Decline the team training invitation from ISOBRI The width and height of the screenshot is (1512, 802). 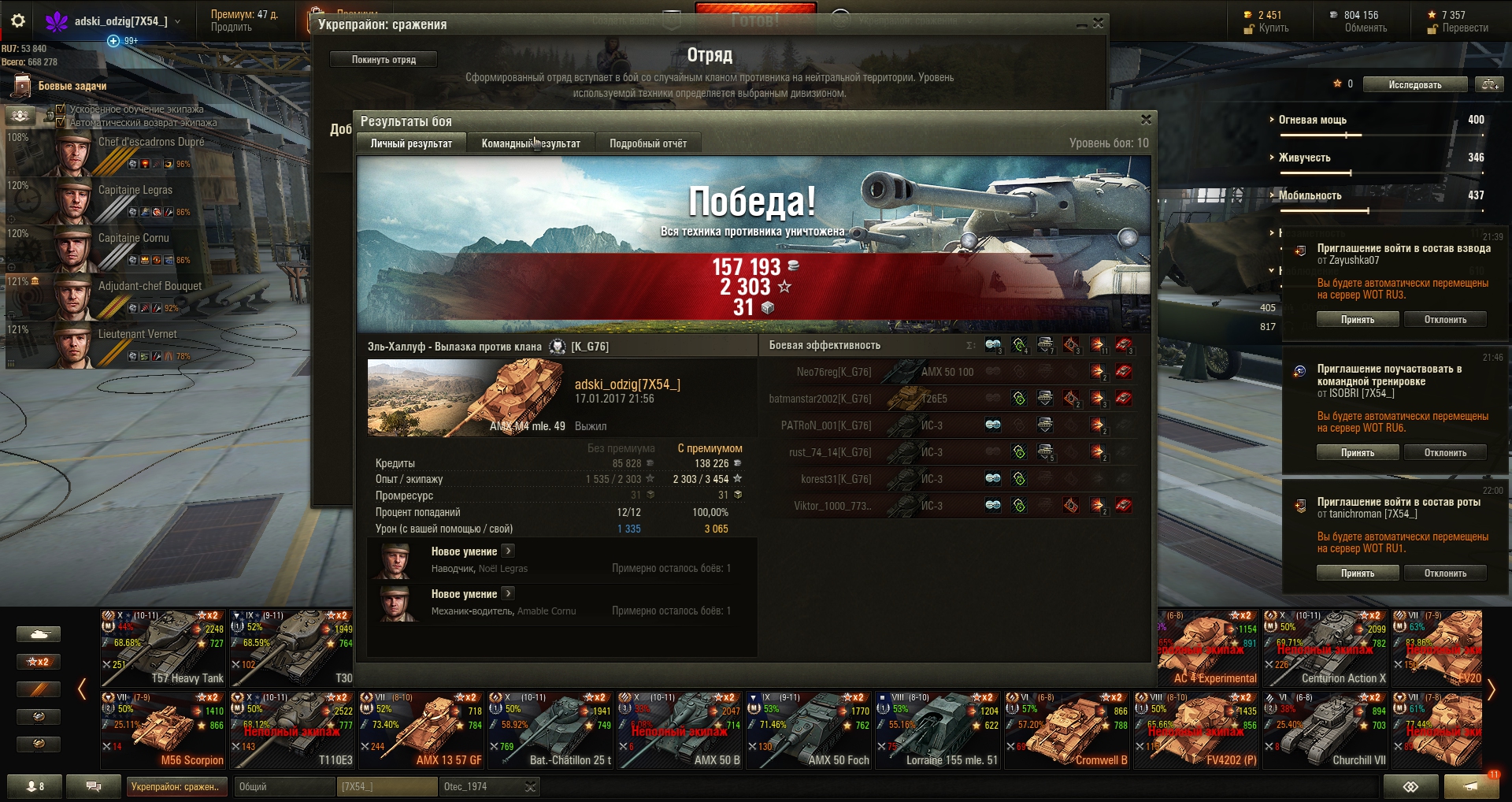coord(1445,453)
